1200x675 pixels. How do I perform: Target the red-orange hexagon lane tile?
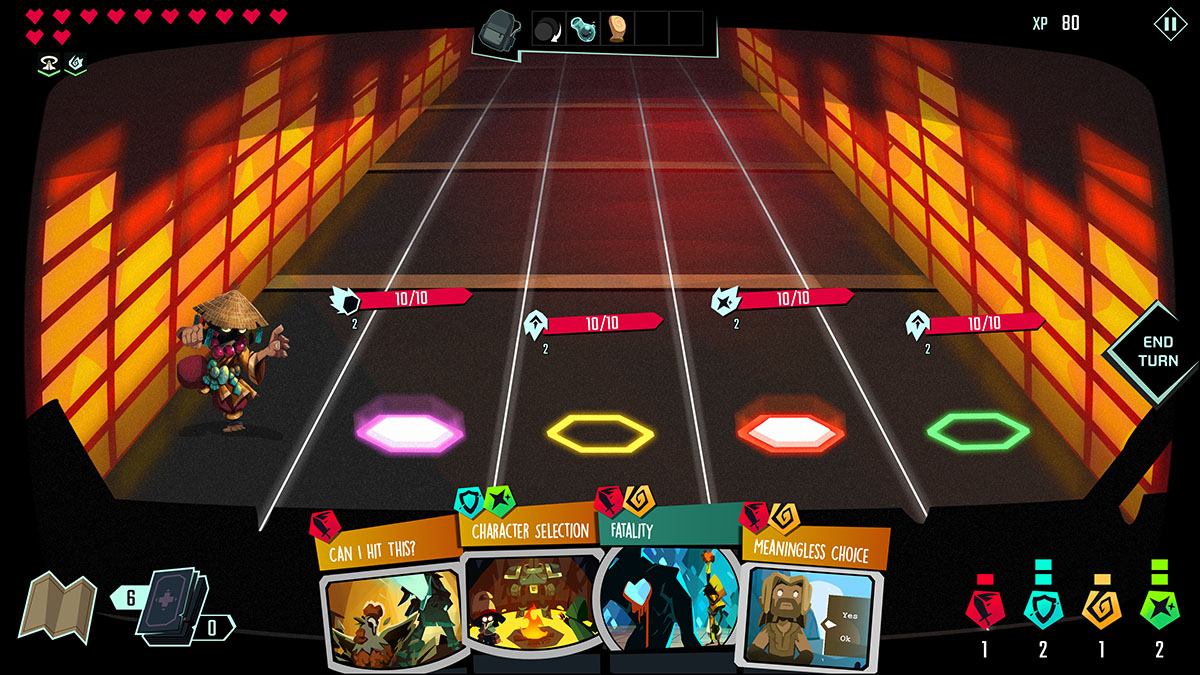789,432
